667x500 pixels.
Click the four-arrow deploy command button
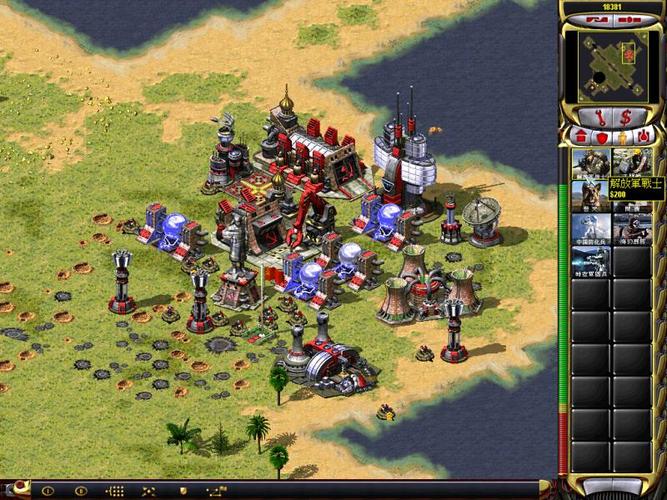pos(149,491)
